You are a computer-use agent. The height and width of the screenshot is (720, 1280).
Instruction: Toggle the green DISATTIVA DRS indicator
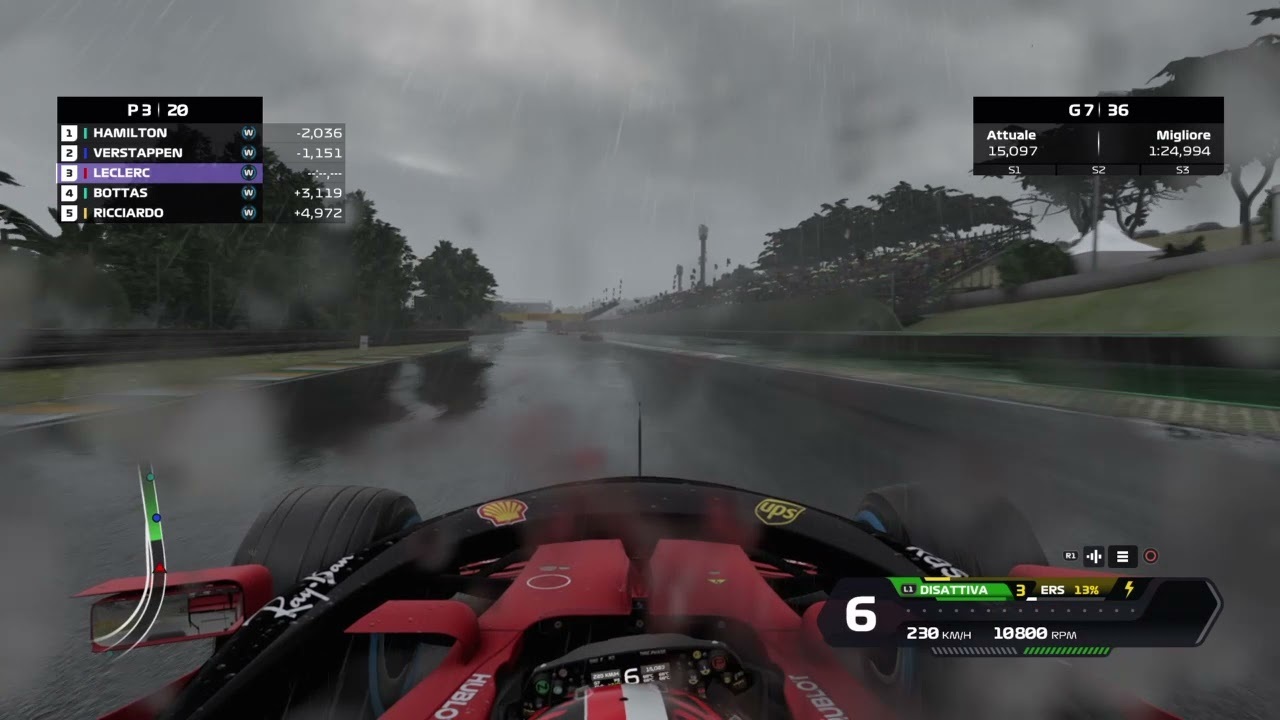(952, 590)
